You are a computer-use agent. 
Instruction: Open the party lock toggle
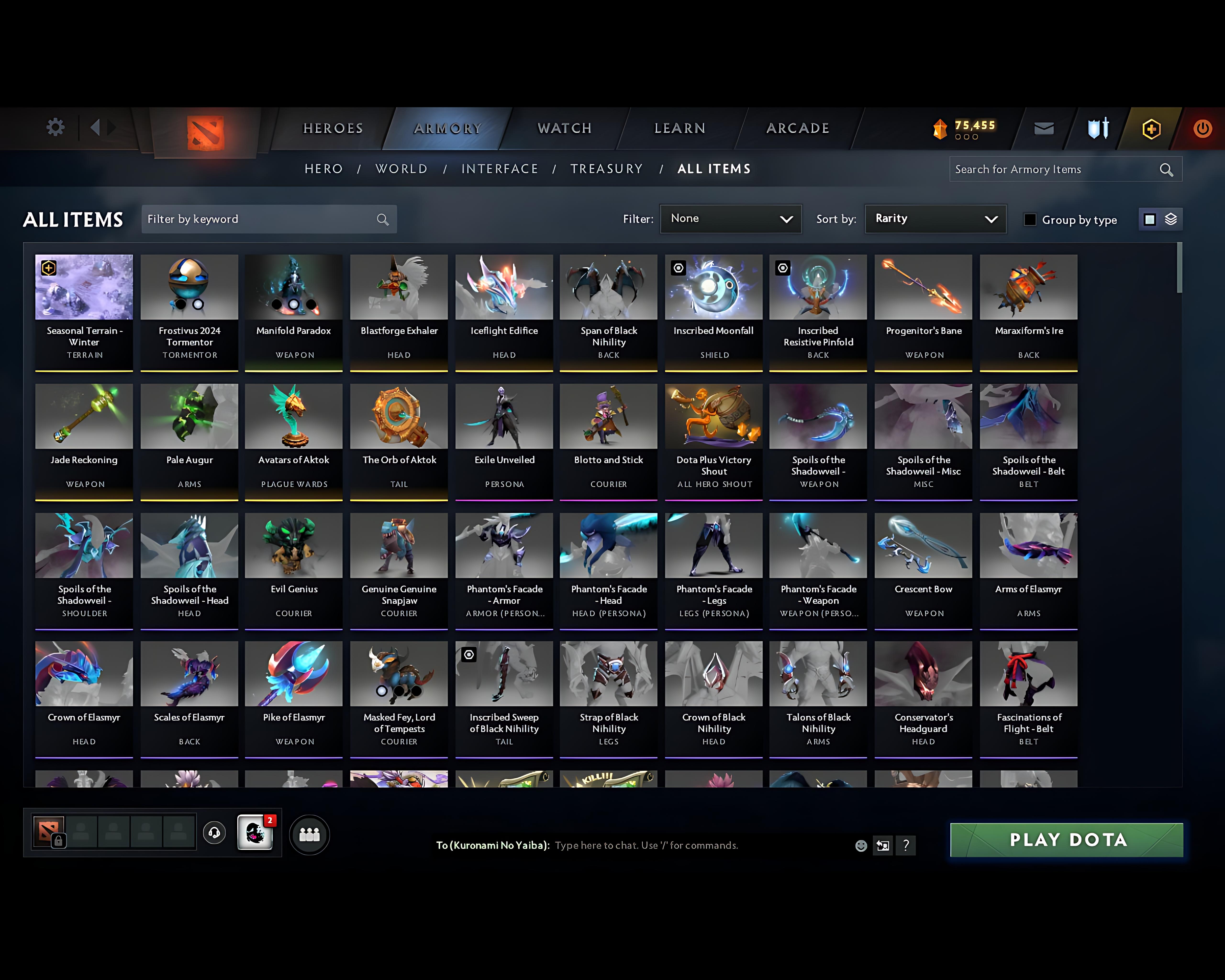[x=59, y=840]
